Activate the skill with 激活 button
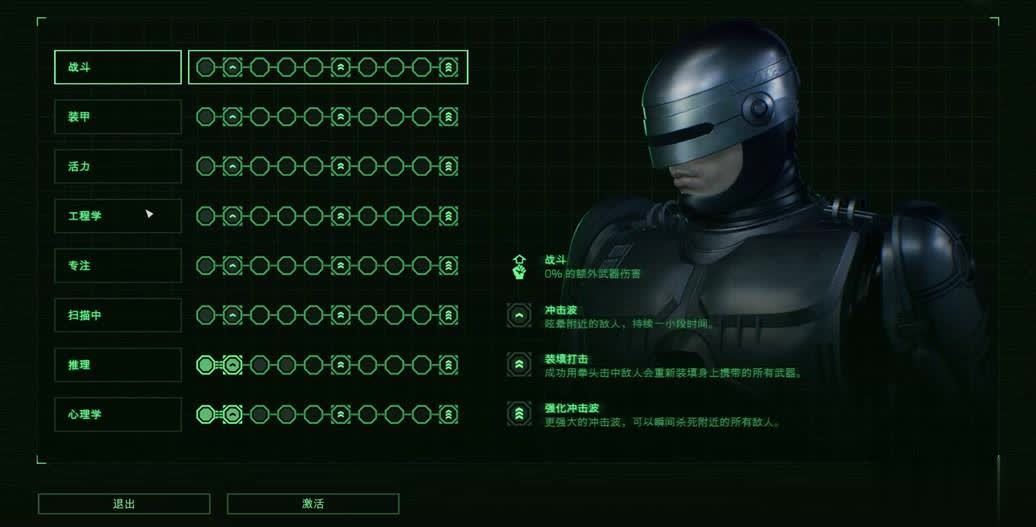 click(x=313, y=504)
